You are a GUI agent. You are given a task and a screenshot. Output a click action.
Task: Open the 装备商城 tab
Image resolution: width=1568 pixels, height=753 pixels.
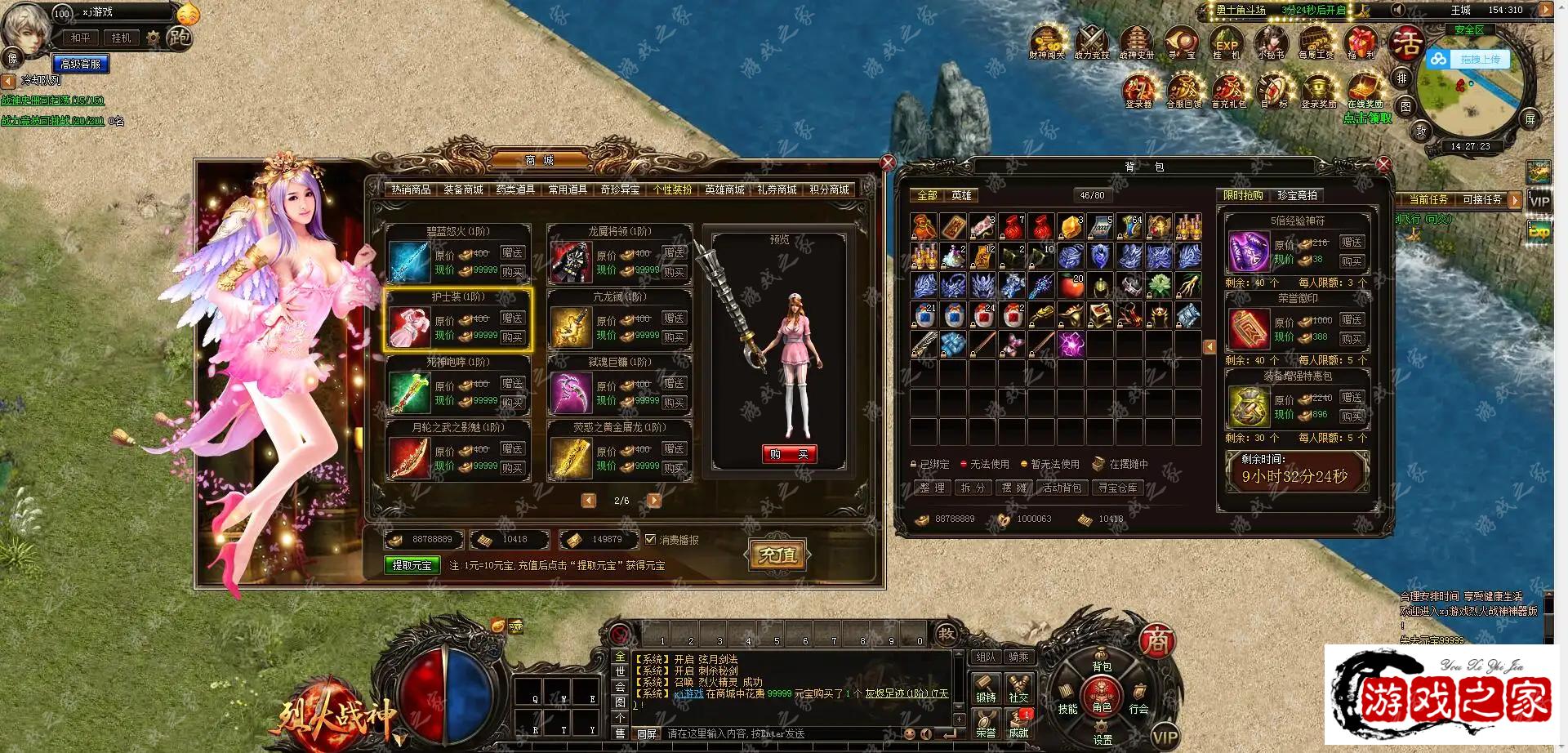click(463, 189)
